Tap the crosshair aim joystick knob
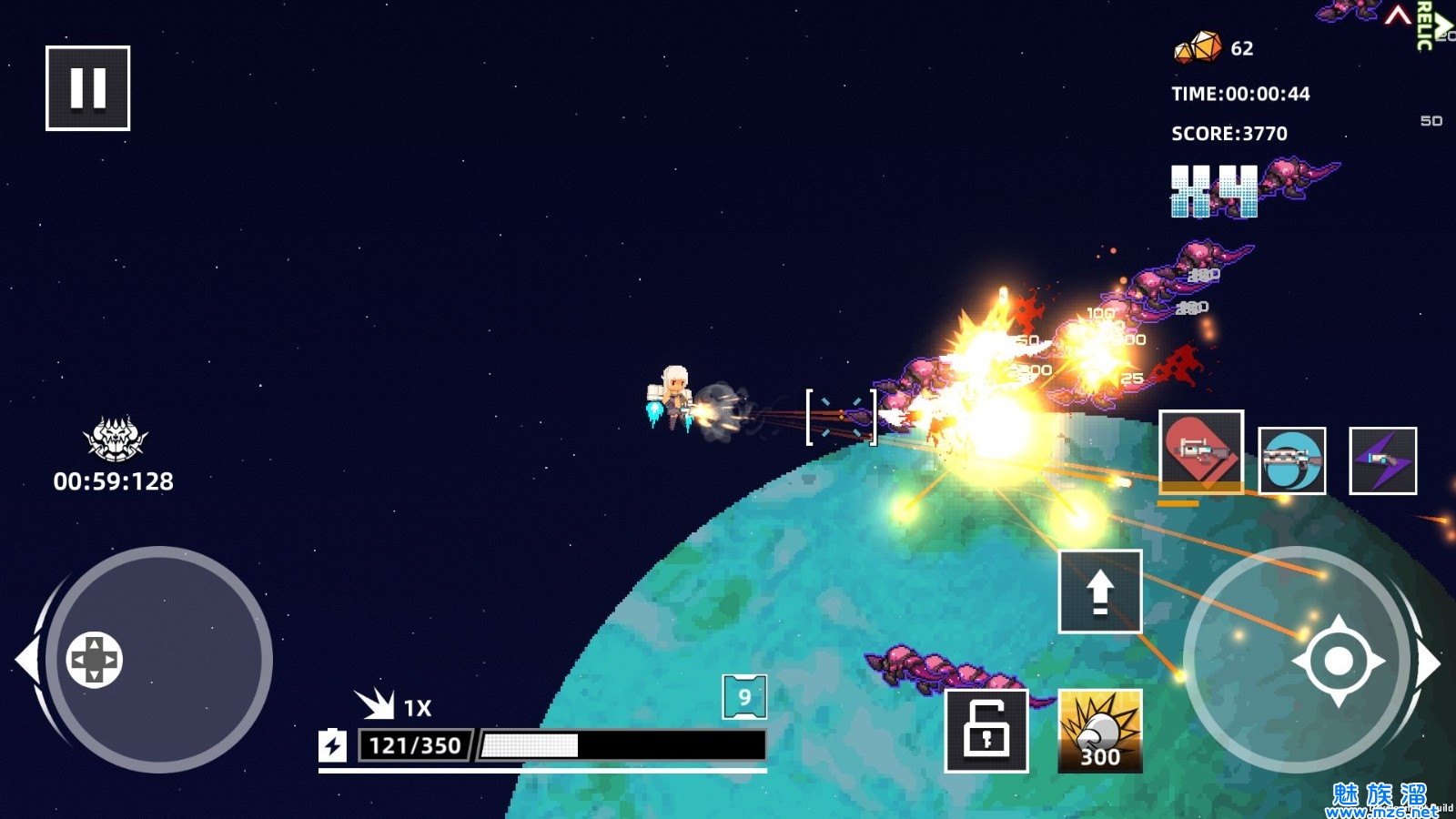 click(1338, 661)
